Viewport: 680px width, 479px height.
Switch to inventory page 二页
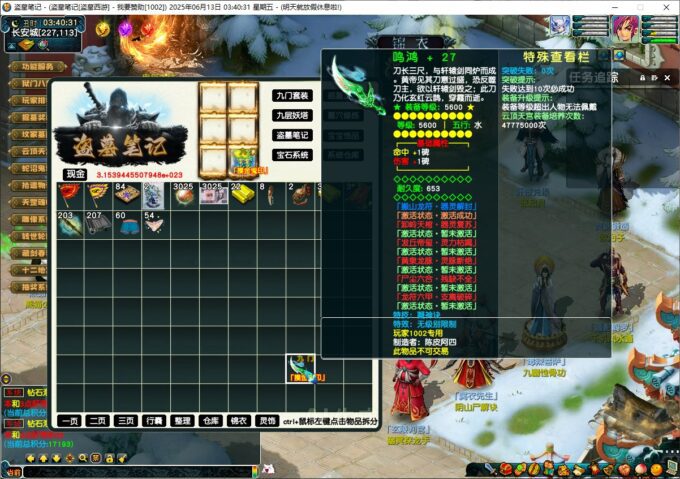click(97, 421)
